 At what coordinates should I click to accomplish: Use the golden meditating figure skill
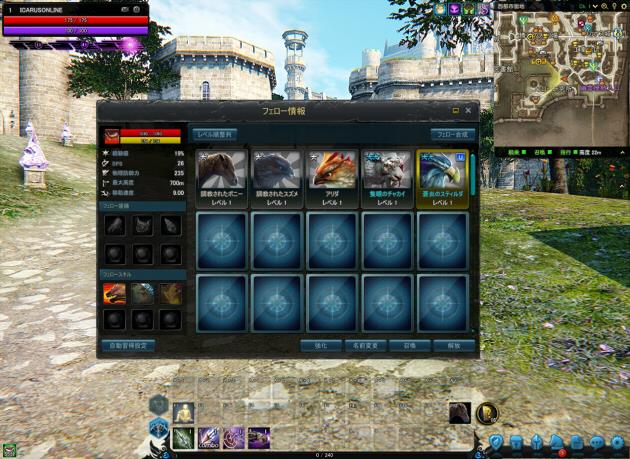pos(183,411)
